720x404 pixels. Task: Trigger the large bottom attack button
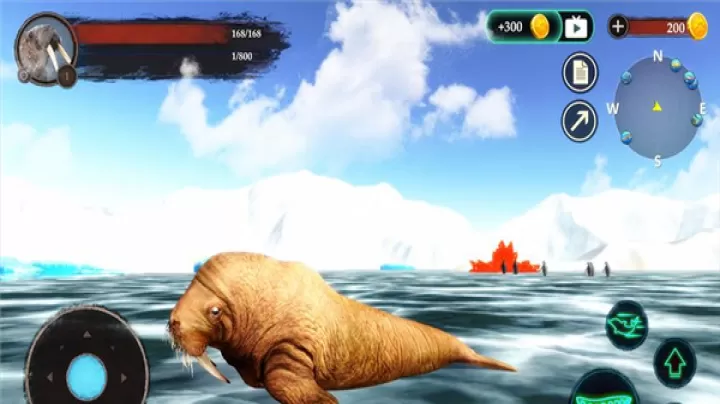tap(604, 392)
